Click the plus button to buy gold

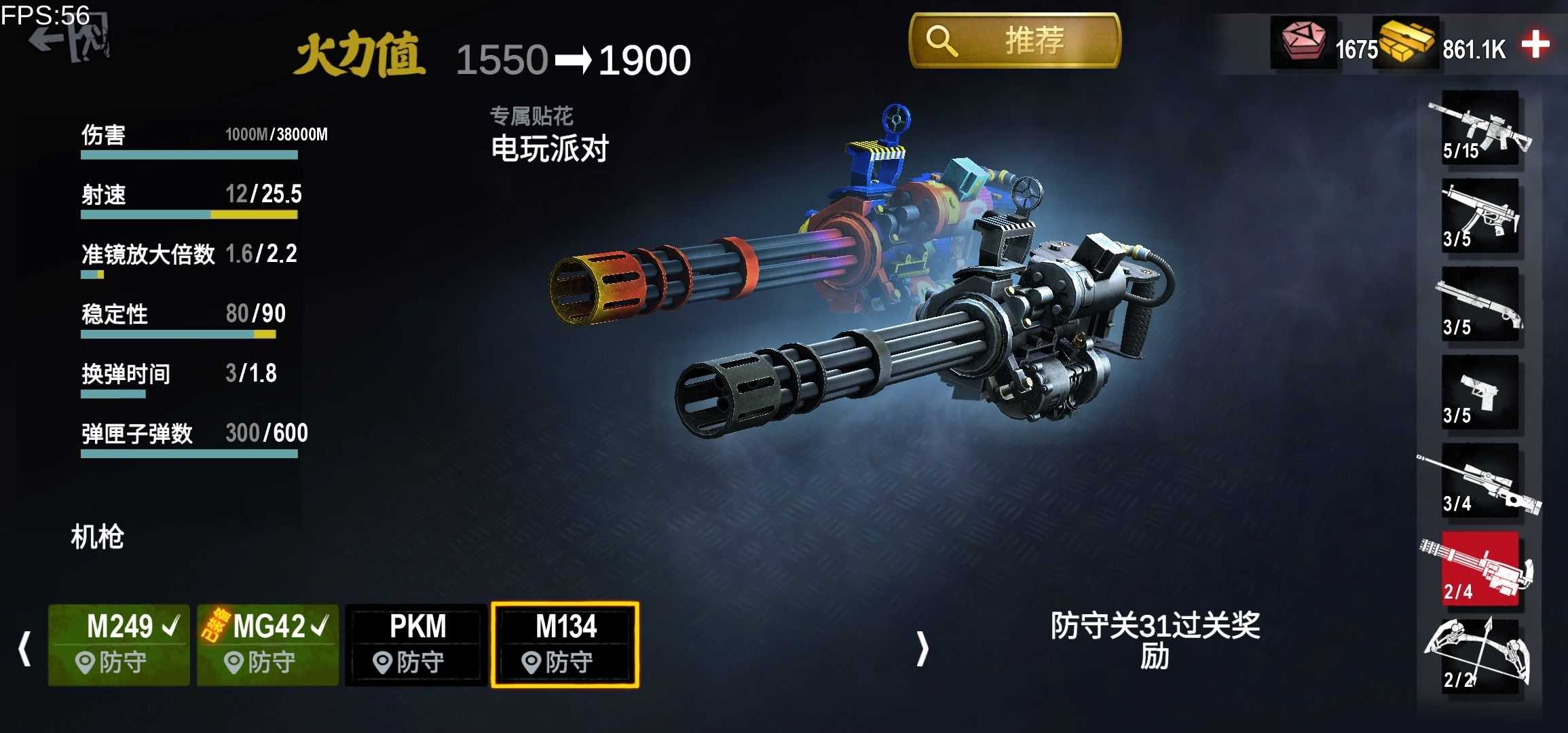tap(1542, 46)
